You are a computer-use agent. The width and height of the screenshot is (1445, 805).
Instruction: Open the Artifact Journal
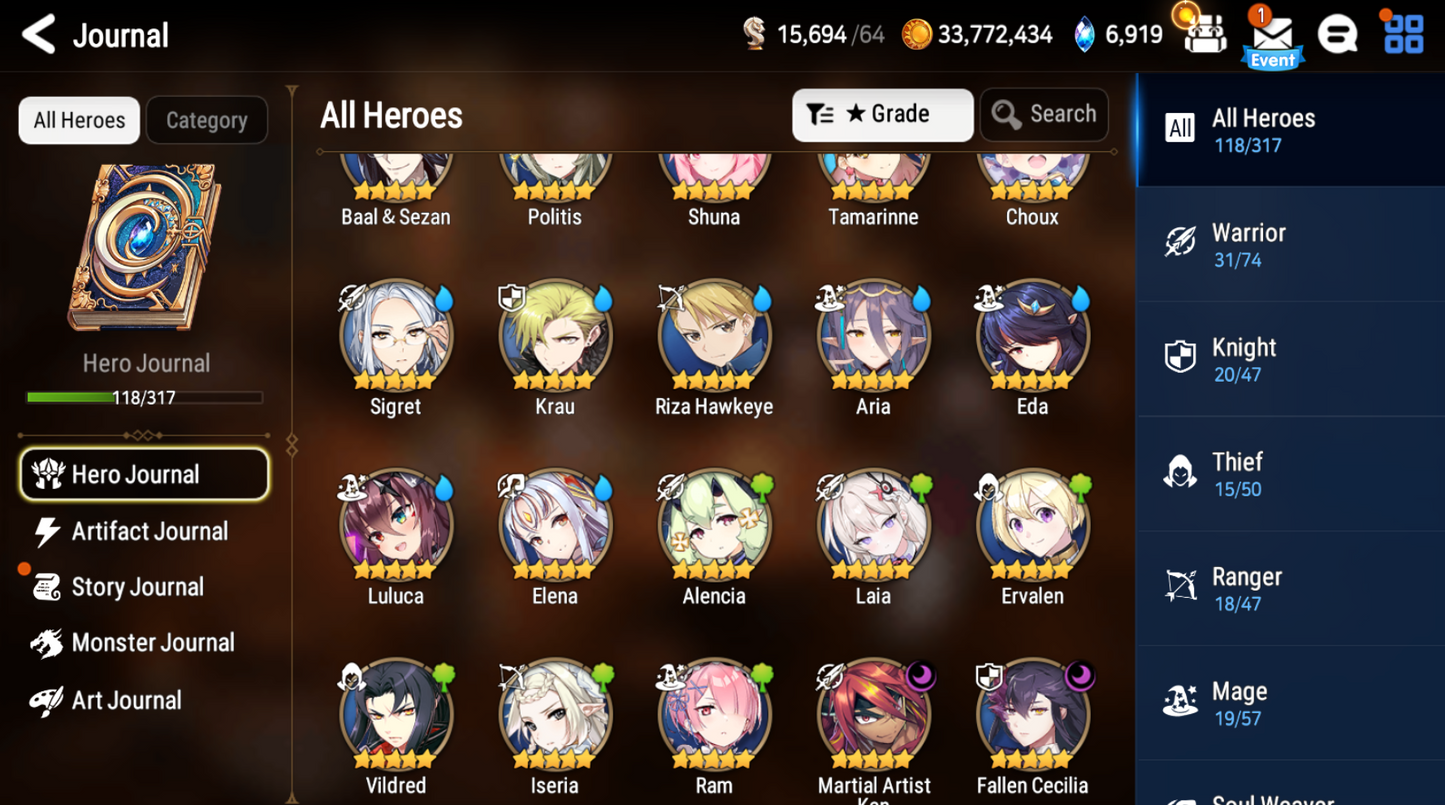(148, 531)
